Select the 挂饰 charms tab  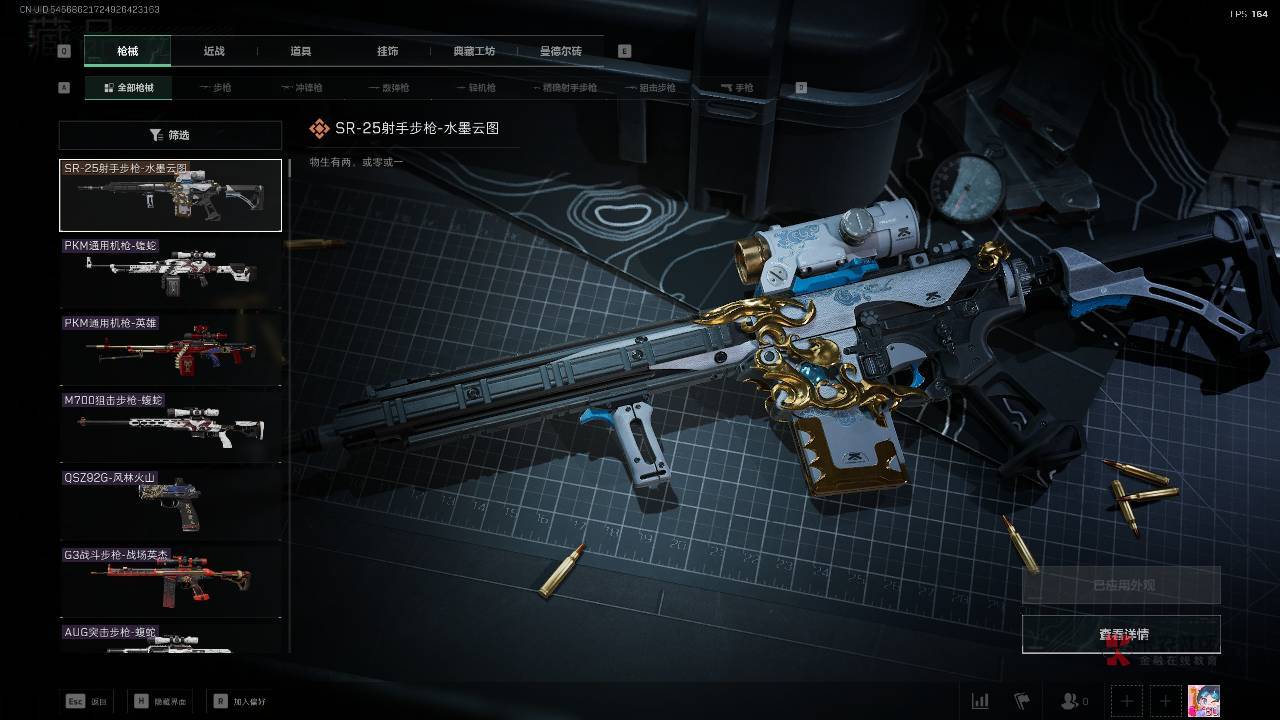coord(387,51)
